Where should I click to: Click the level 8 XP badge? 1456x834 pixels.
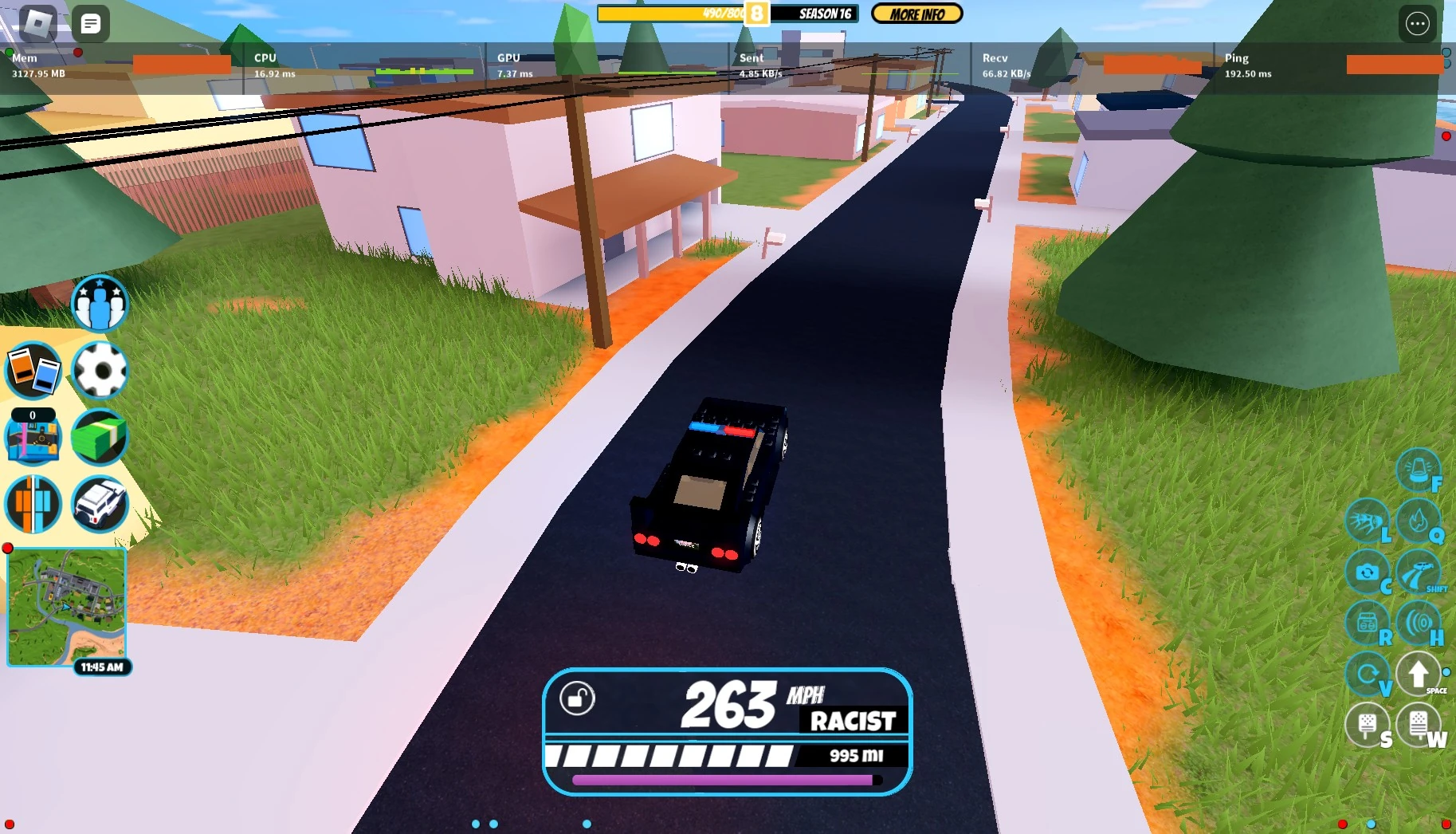(x=755, y=13)
